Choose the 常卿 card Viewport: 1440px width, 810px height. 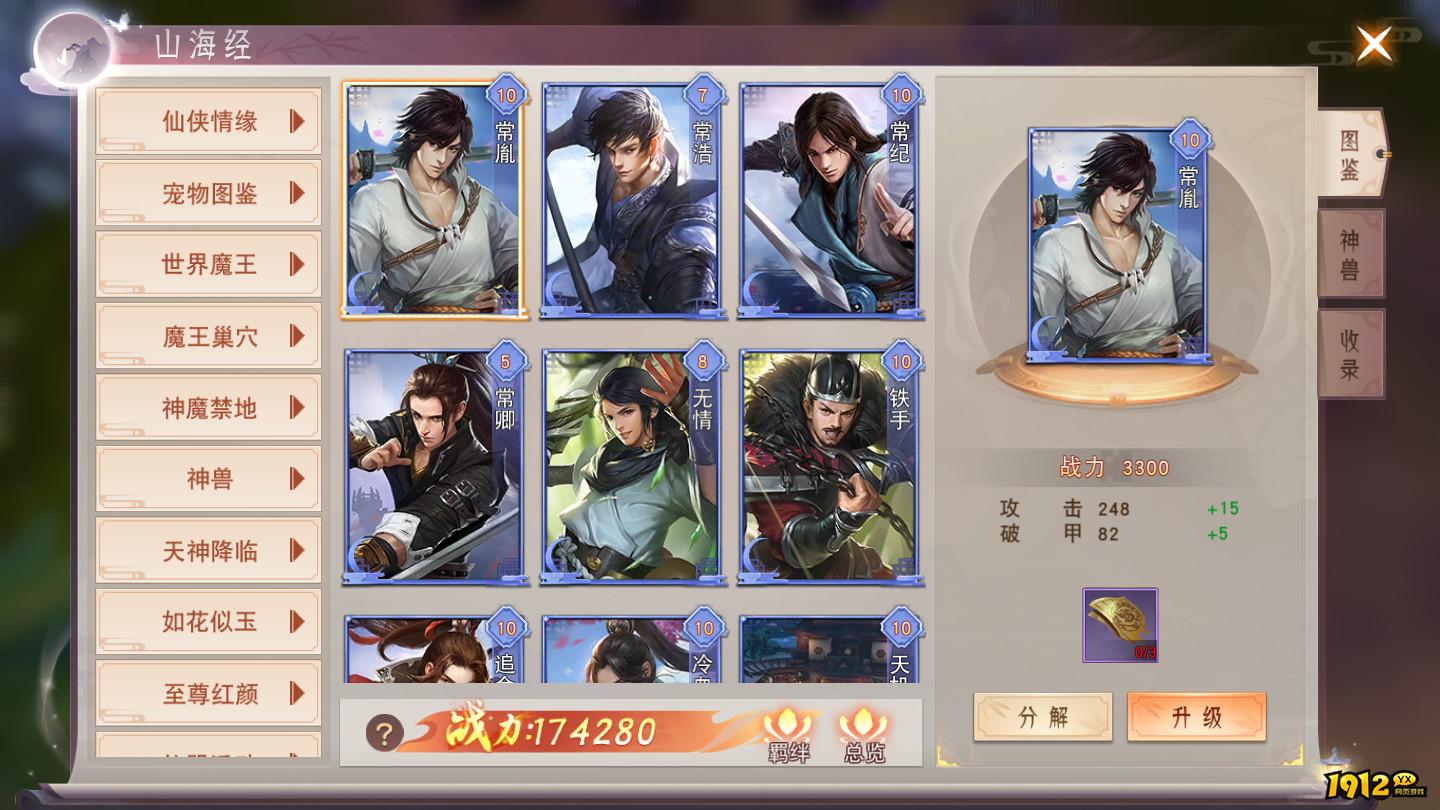(x=433, y=466)
